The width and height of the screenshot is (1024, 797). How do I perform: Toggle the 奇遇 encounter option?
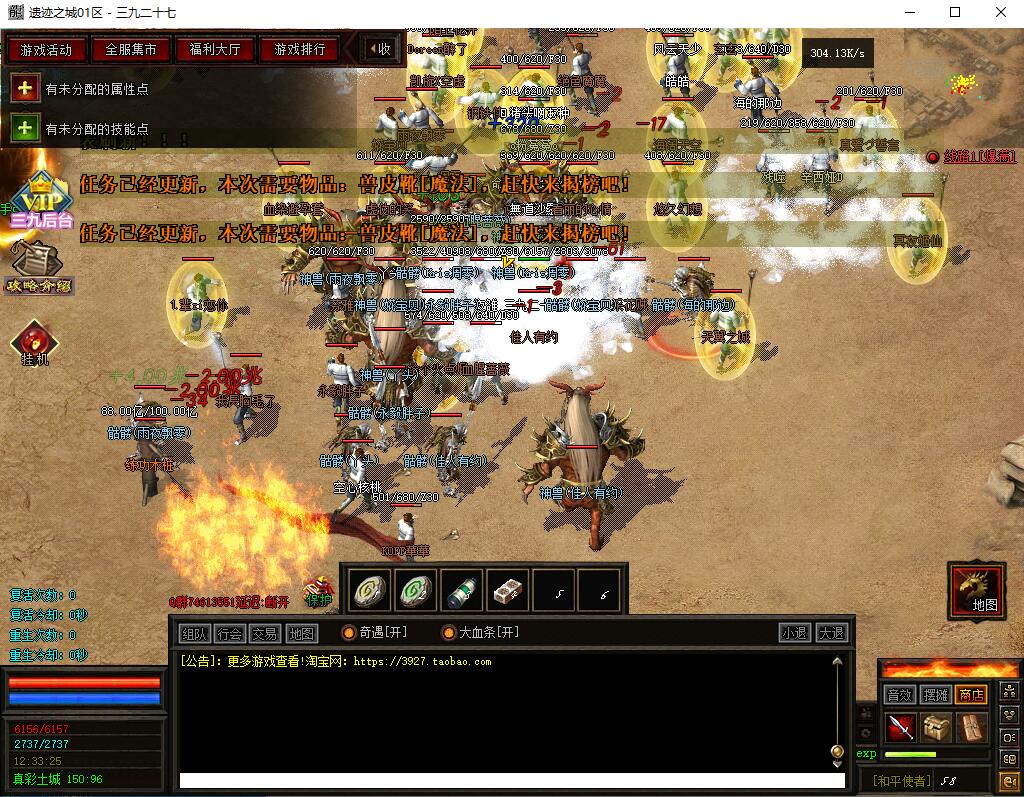pyautogui.click(x=349, y=633)
